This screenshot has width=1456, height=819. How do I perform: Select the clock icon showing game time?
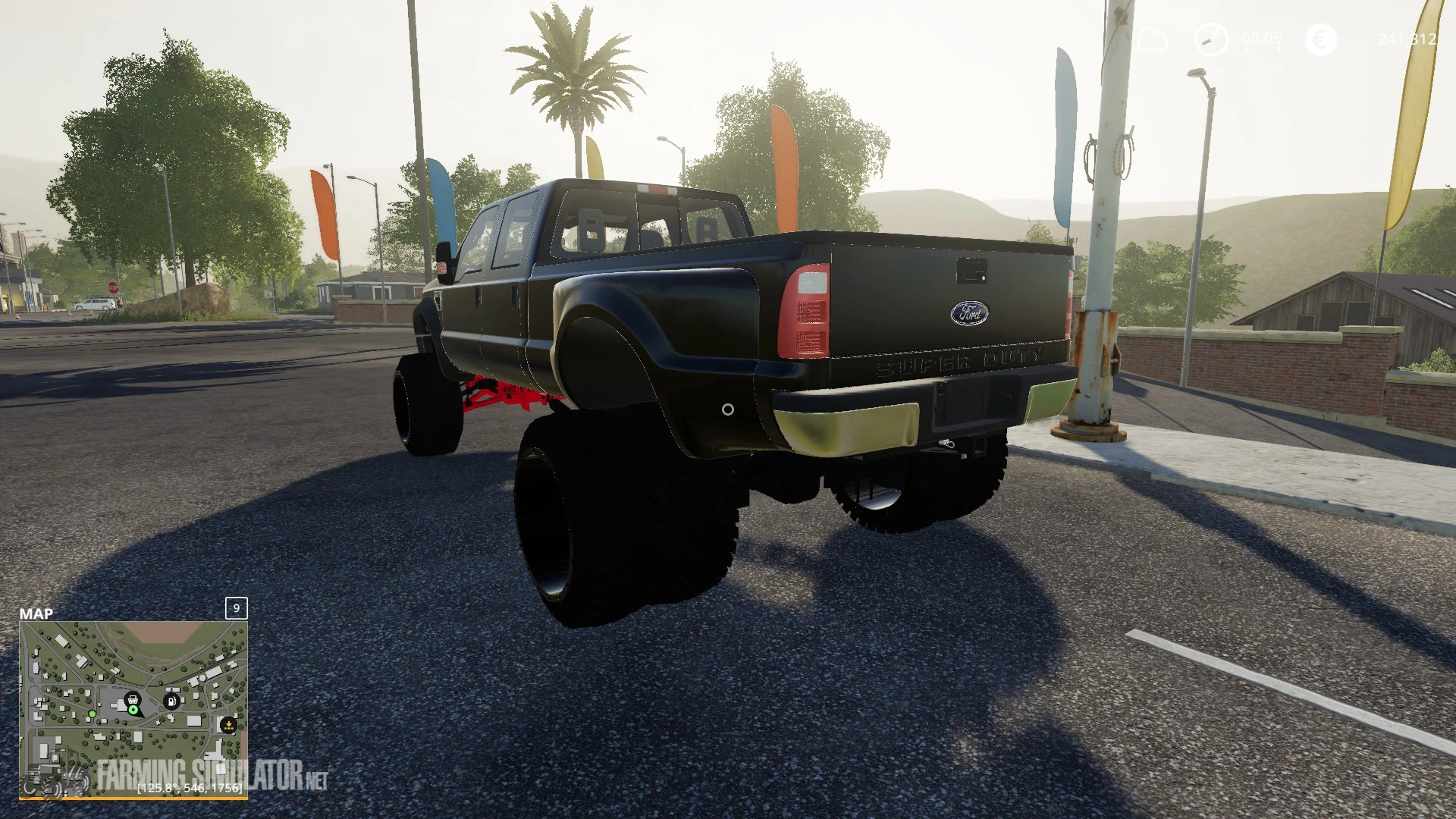click(x=1213, y=39)
